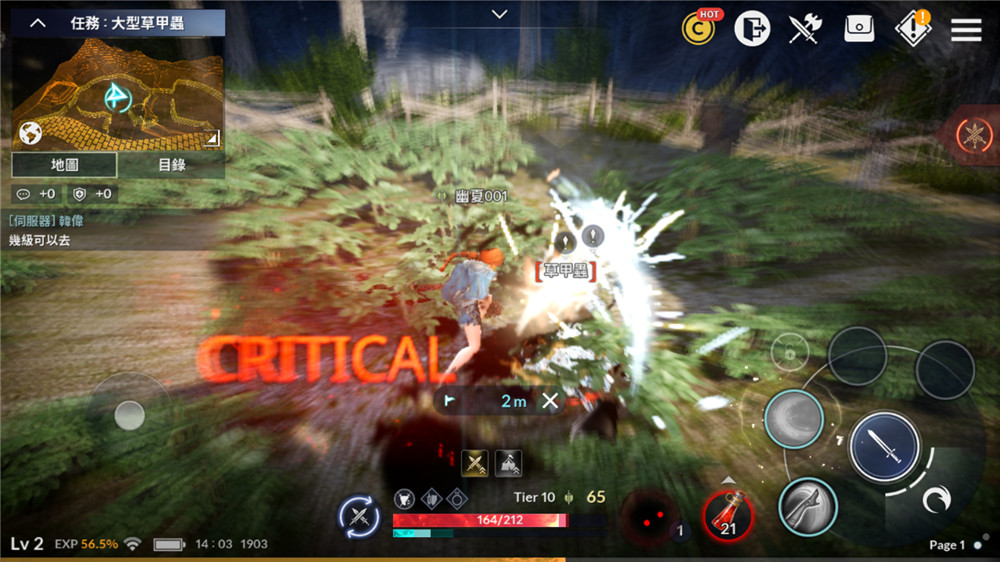Open the hamburger main menu
This screenshot has width=1000, height=562.
point(966,28)
